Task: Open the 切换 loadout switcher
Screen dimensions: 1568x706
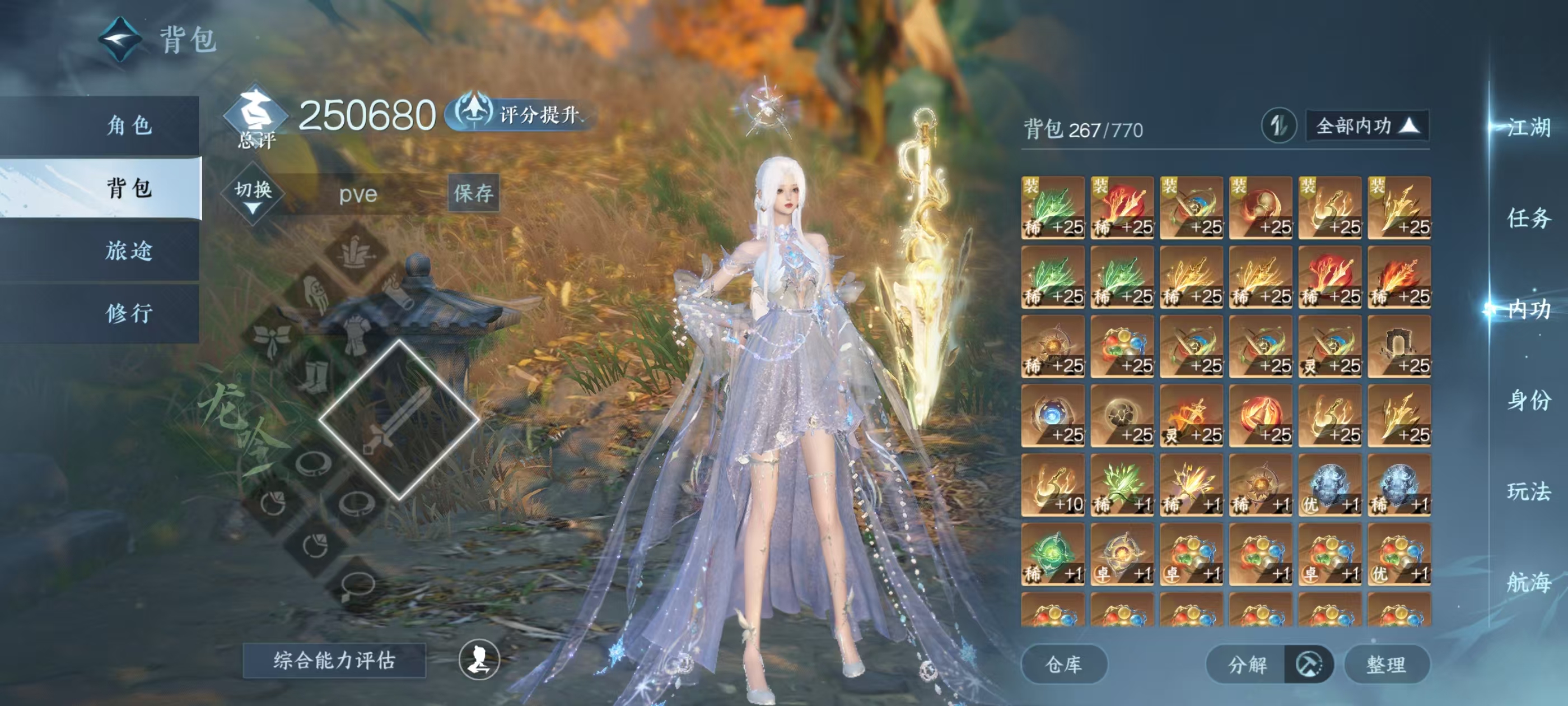Action: (x=253, y=194)
